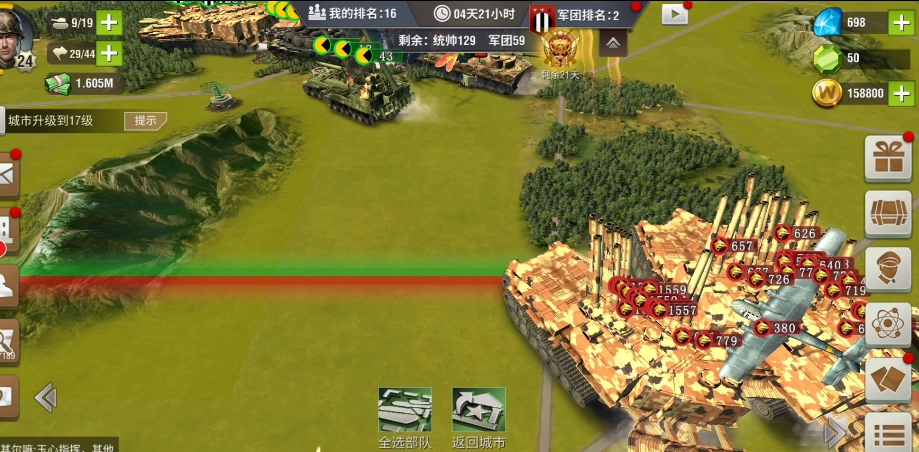
Task: Add more planes with the 29/44 plus button
Action: 108,53
